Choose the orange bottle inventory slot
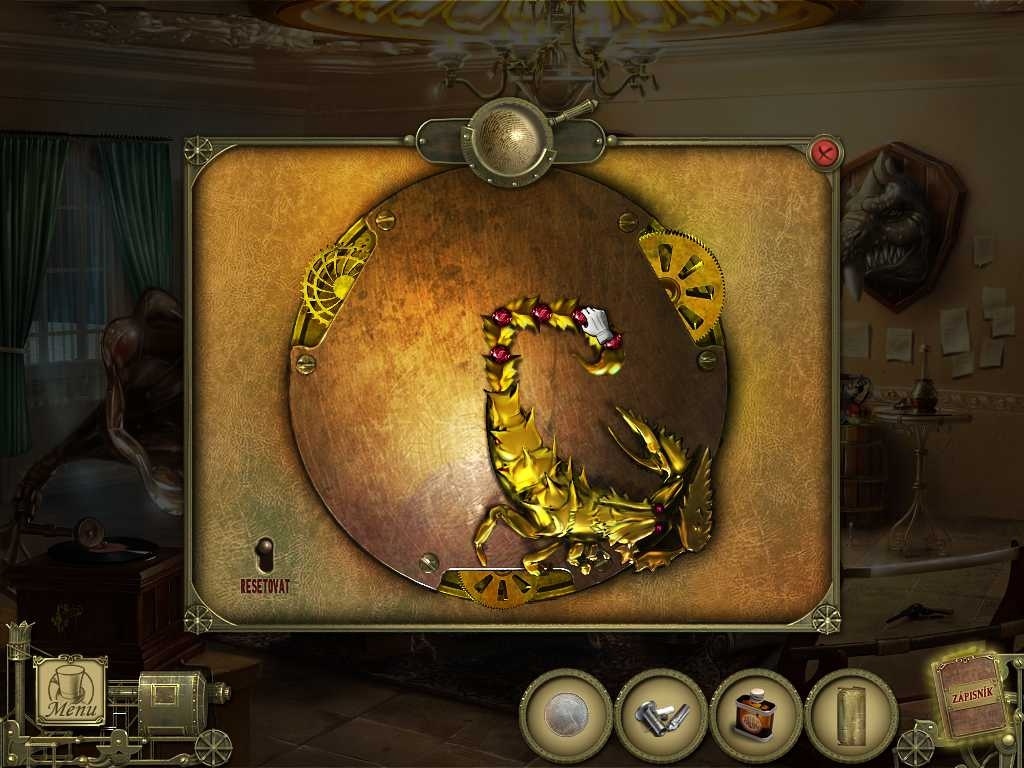 [x=756, y=716]
